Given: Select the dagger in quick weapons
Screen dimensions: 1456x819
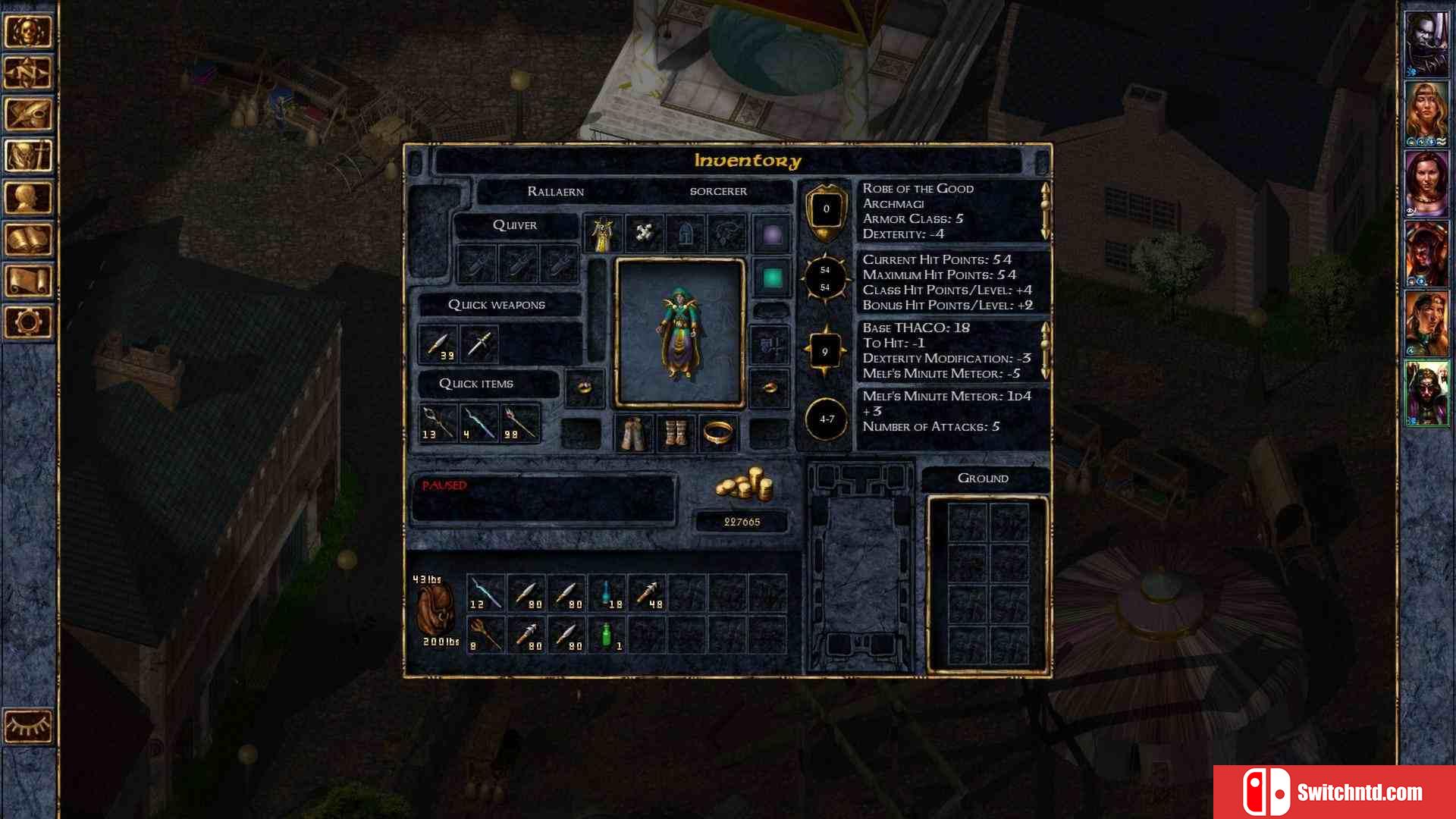Looking at the screenshot, I should (x=479, y=345).
